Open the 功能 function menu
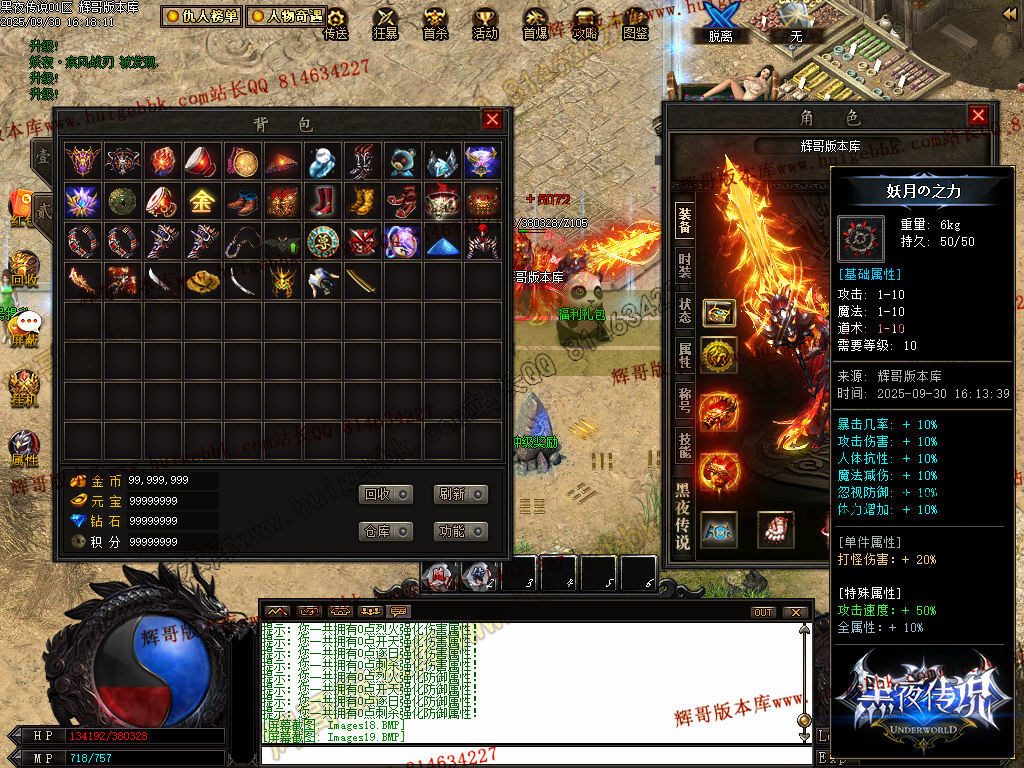The width and height of the screenshot is (1024, 768). [461, 531]
